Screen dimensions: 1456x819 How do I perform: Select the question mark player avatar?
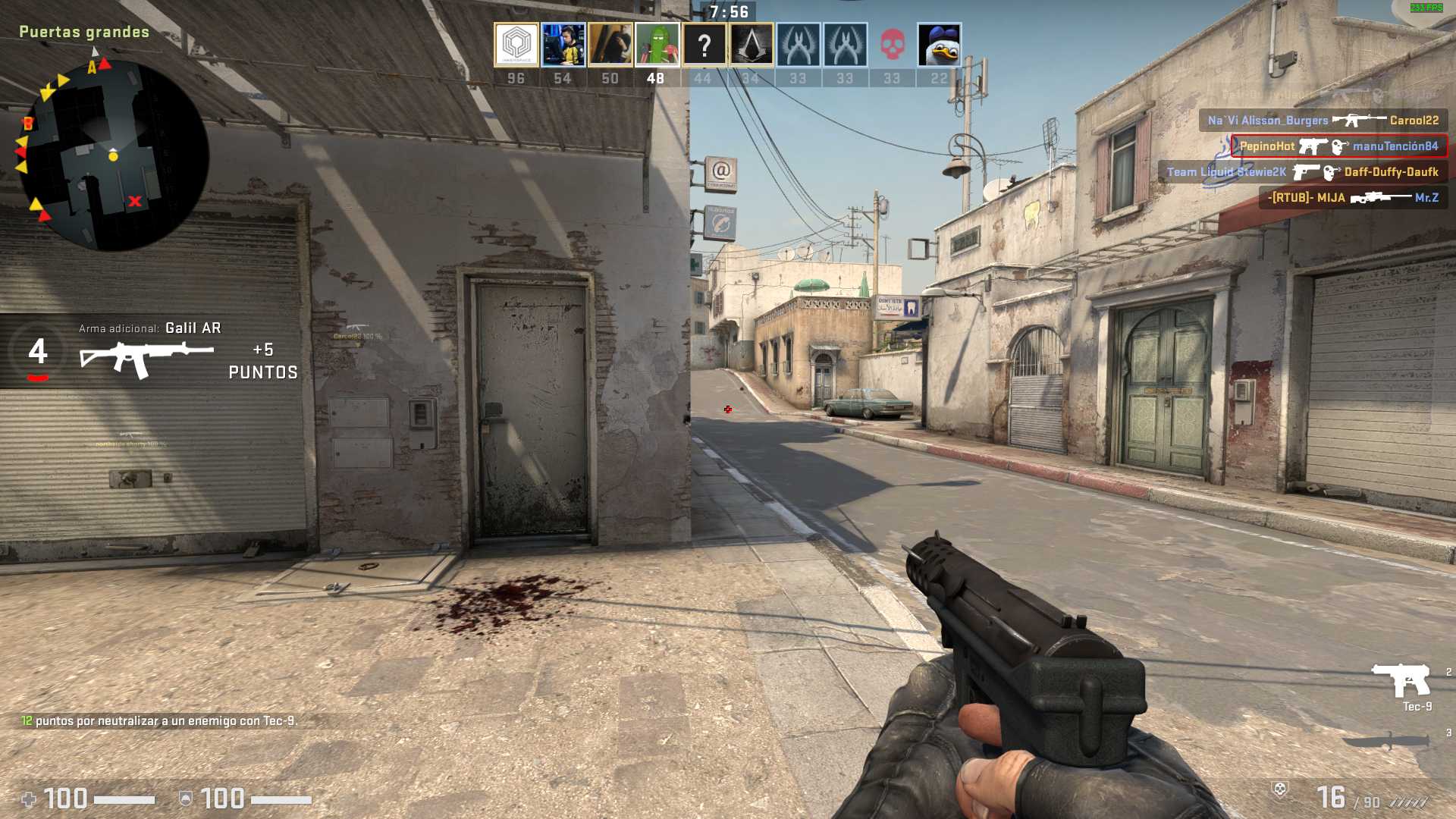(704, 45)
